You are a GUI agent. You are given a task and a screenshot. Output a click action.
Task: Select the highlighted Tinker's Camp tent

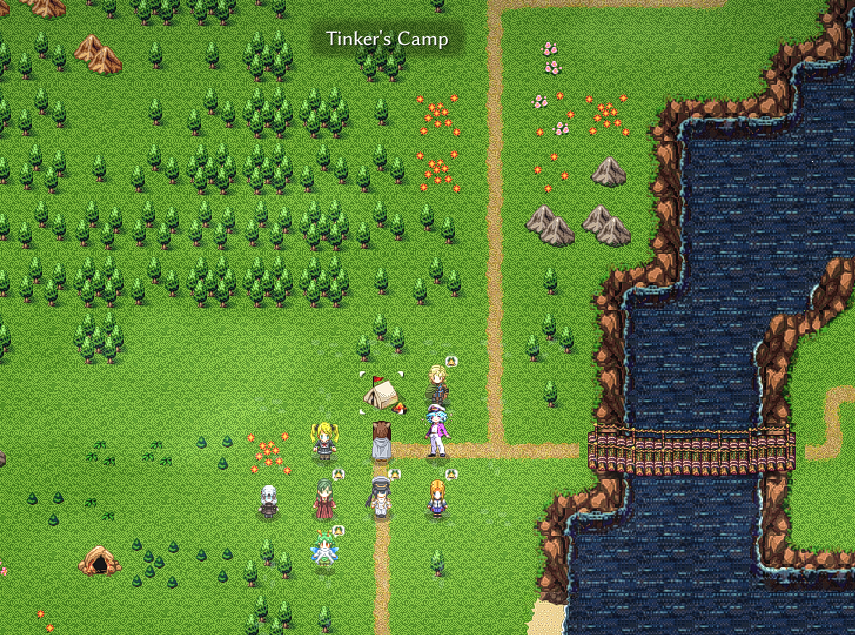pos(381,393)
